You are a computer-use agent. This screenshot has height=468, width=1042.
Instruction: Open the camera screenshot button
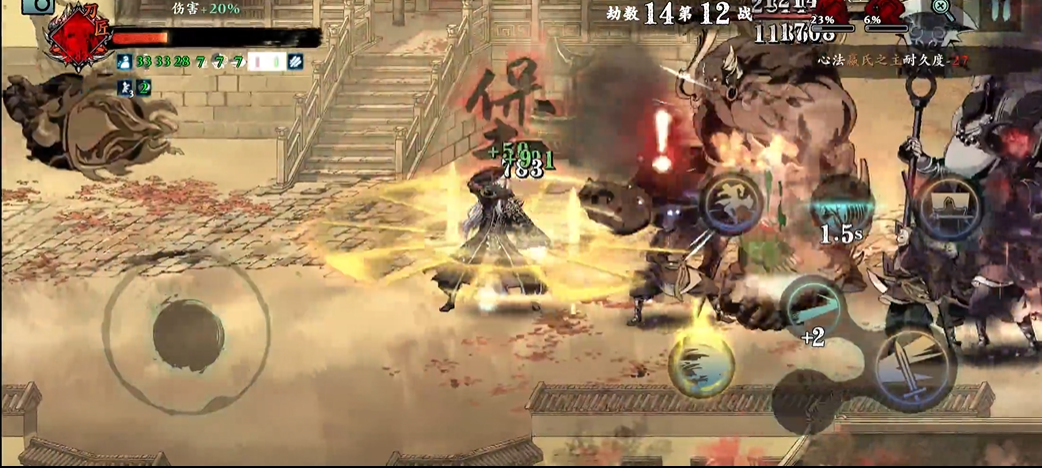[x=39, y=5]
